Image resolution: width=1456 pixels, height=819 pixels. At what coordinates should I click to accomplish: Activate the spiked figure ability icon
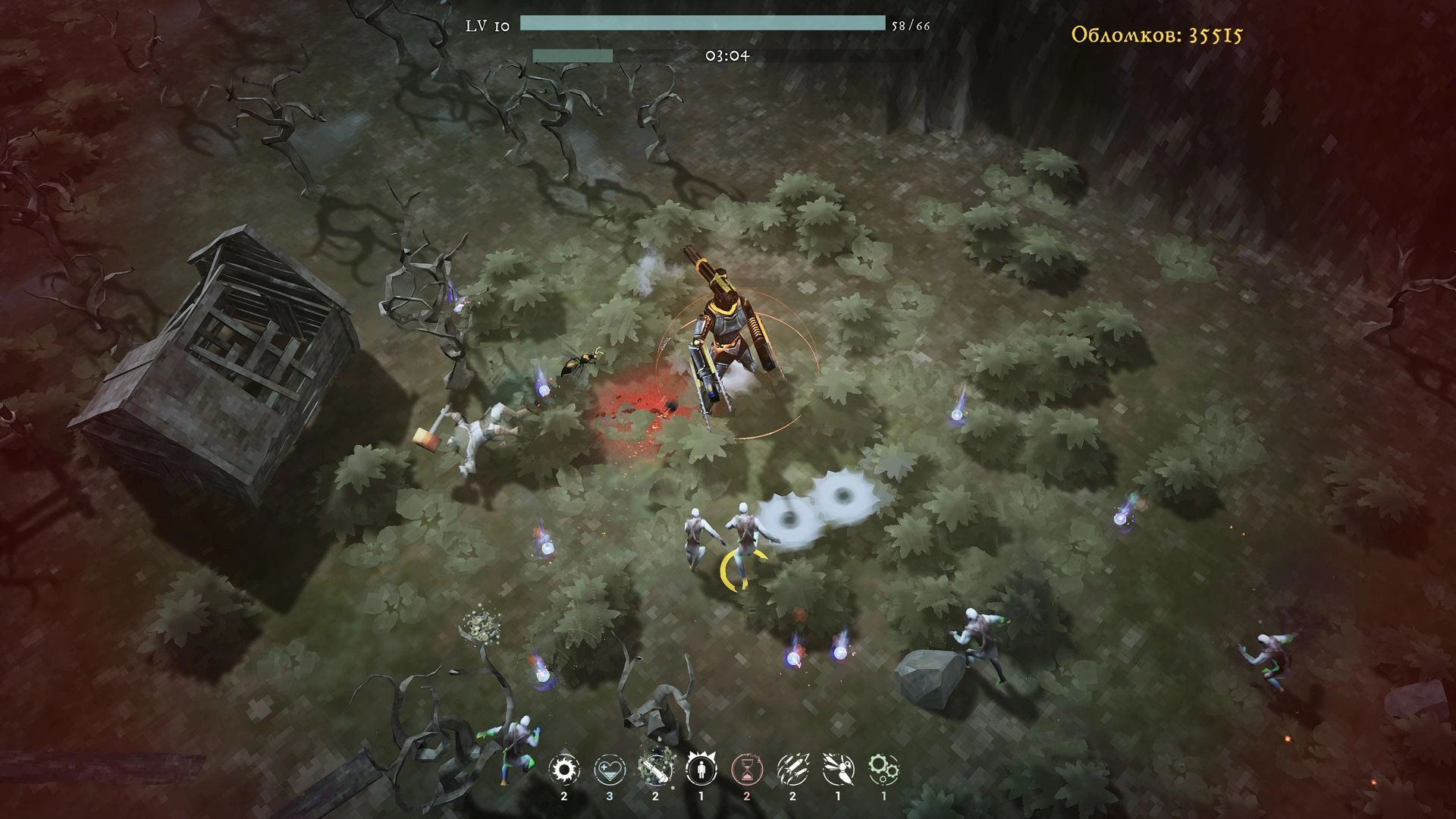tap(701, 770)
